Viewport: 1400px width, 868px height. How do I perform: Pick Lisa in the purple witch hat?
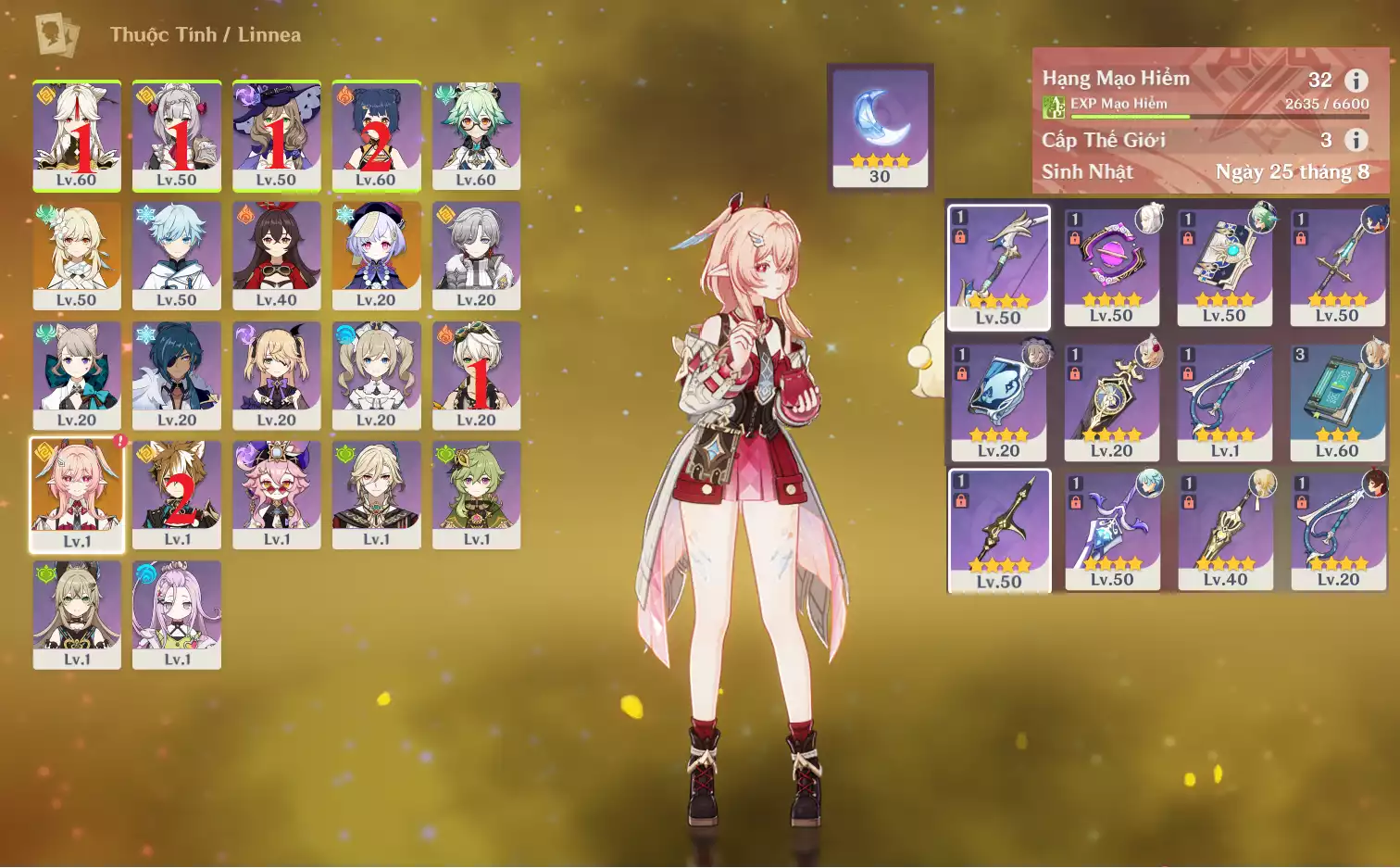pos(277,135)
